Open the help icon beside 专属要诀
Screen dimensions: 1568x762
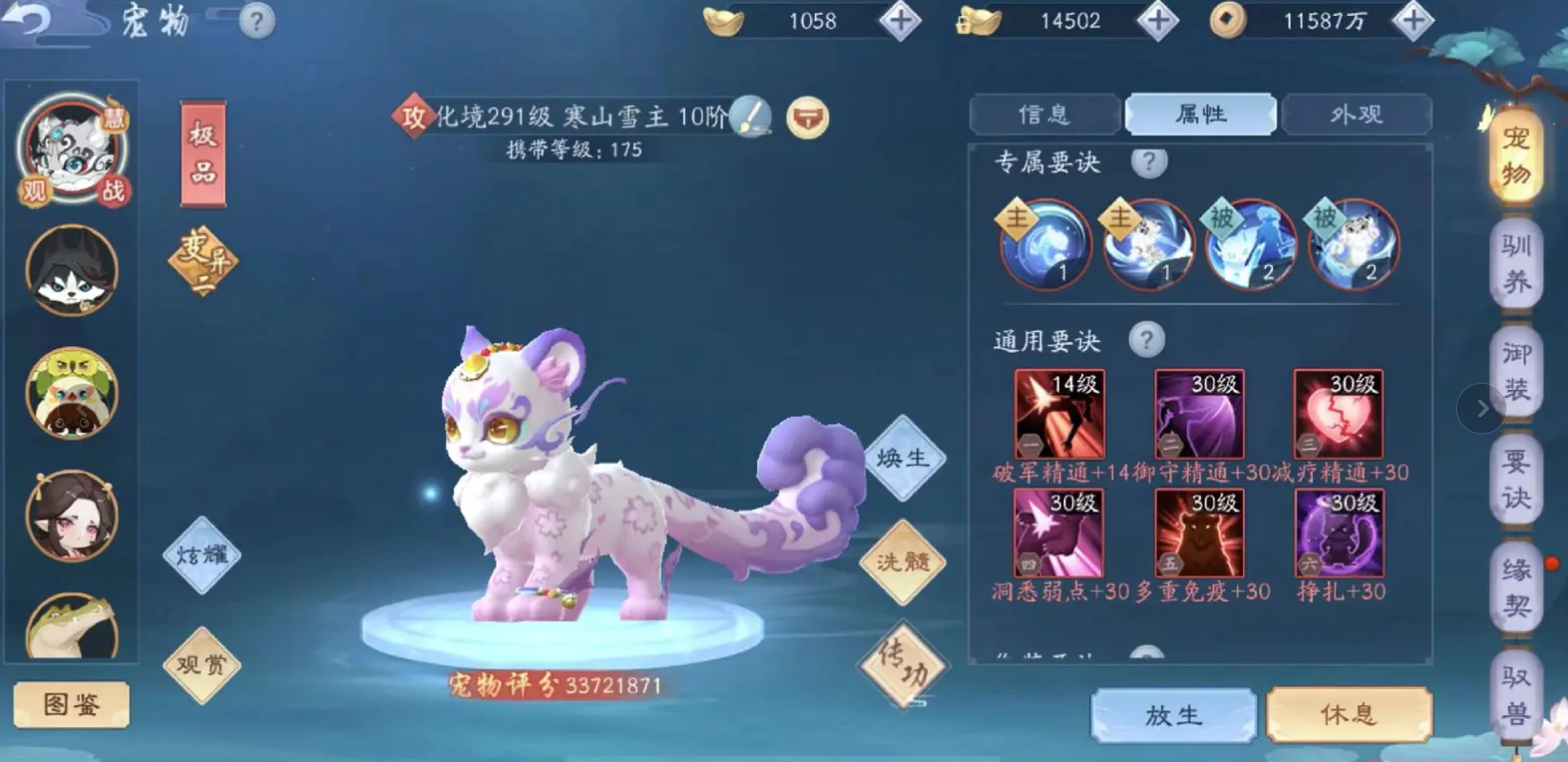pos(1149,162)
